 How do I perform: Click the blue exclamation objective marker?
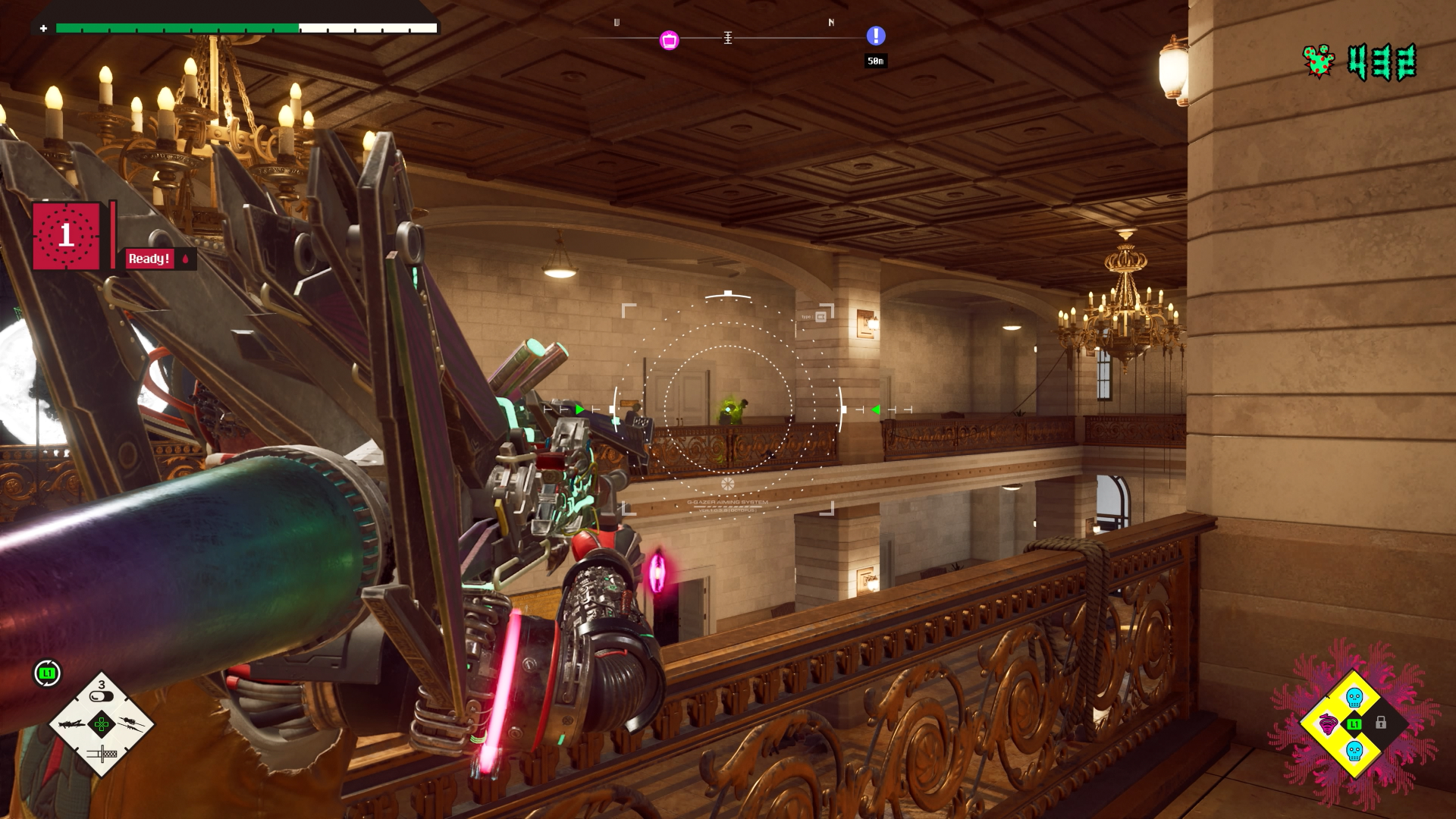[x=876, y=36]
